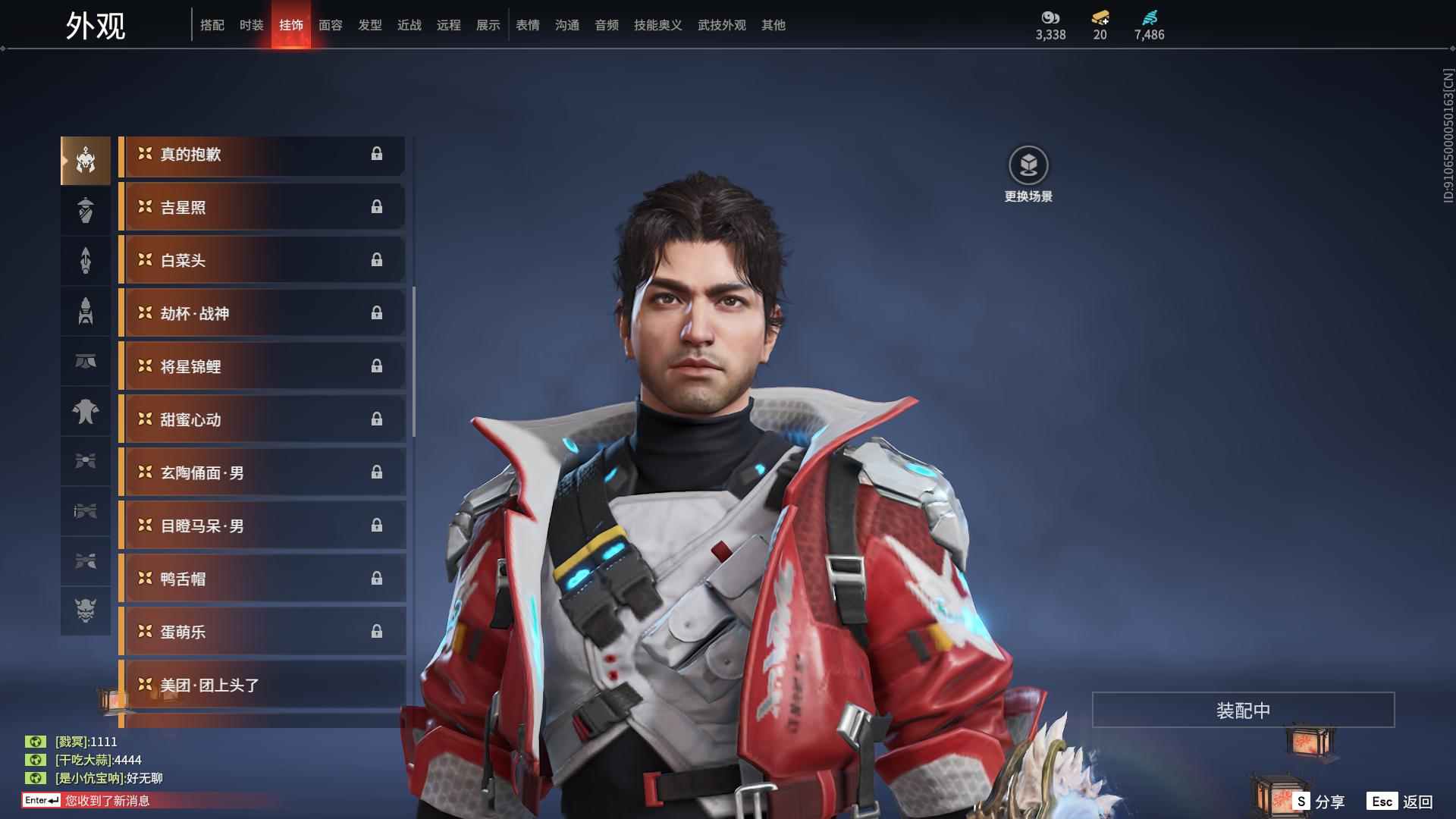Click the 装配中 equip button
The height and width of the screenshot is (819, 1456).
pos(1243,710)
